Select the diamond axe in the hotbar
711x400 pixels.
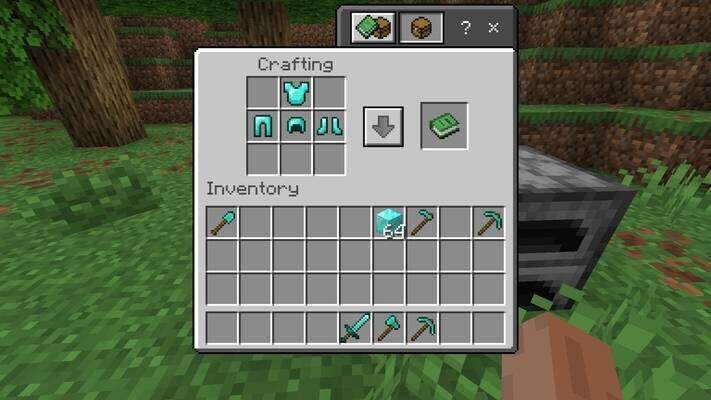(389, 328)
